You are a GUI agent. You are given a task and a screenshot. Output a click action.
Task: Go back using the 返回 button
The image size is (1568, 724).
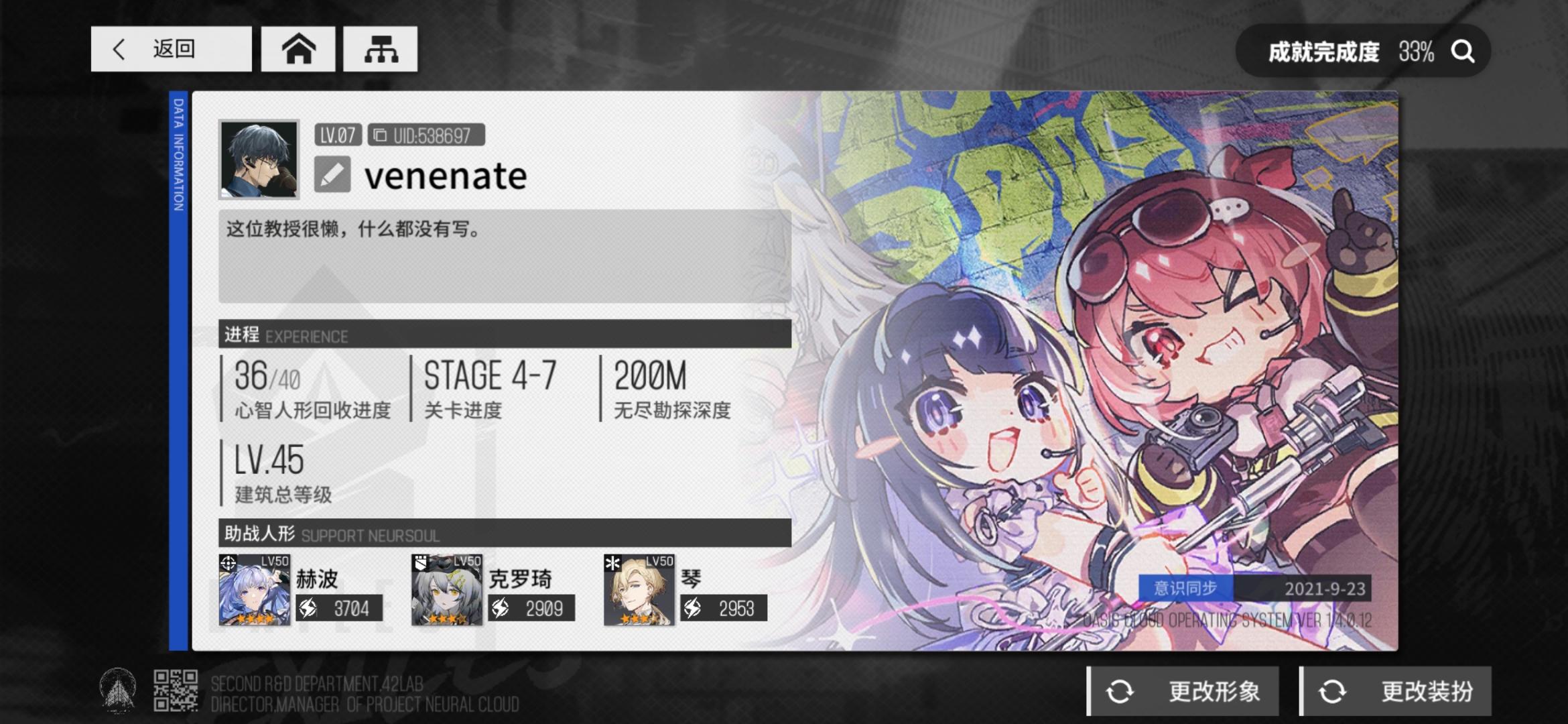click(x=171, y=48)
